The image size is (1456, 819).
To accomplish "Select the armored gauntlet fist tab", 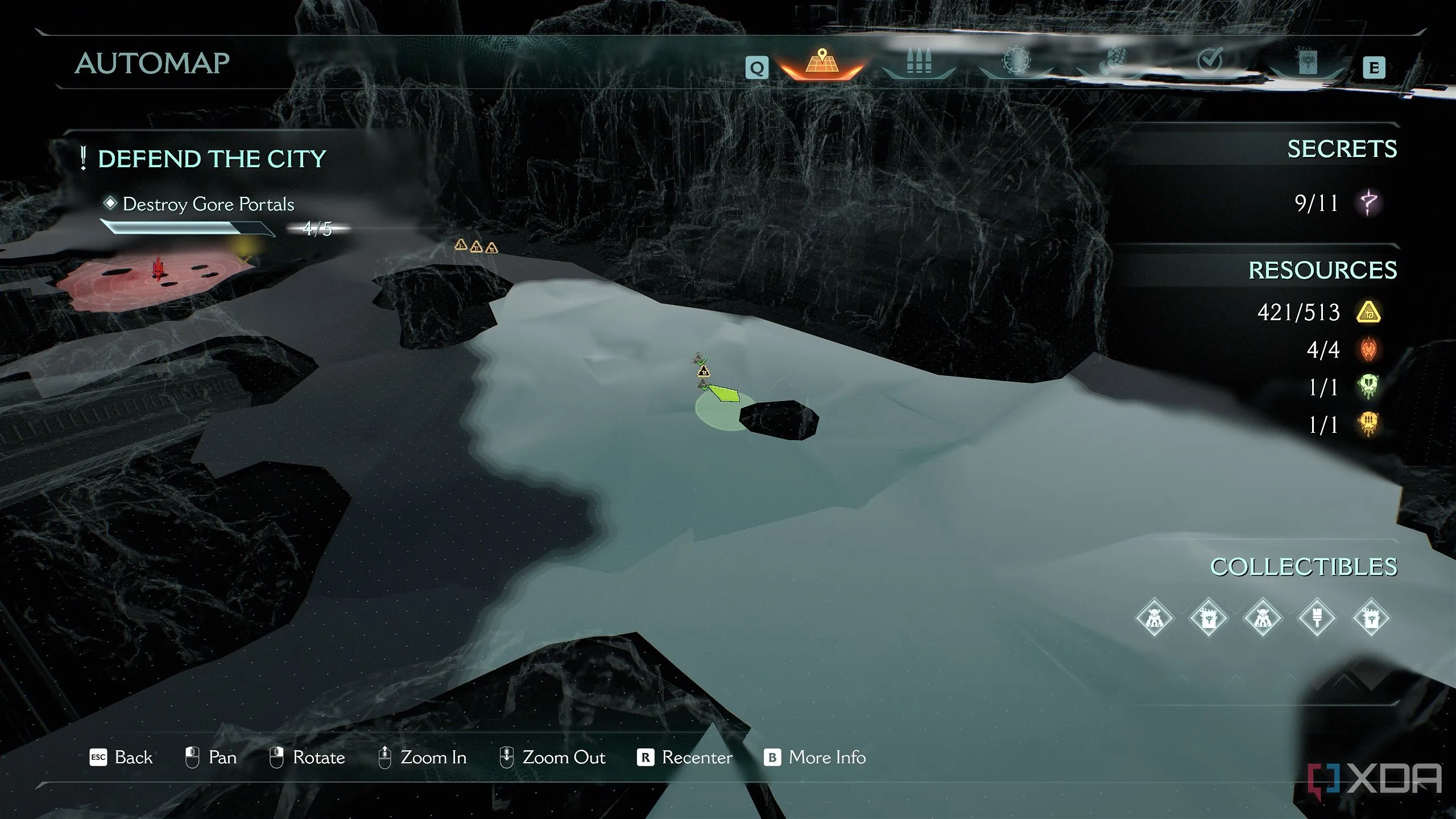I will [x=1114, y=61].
